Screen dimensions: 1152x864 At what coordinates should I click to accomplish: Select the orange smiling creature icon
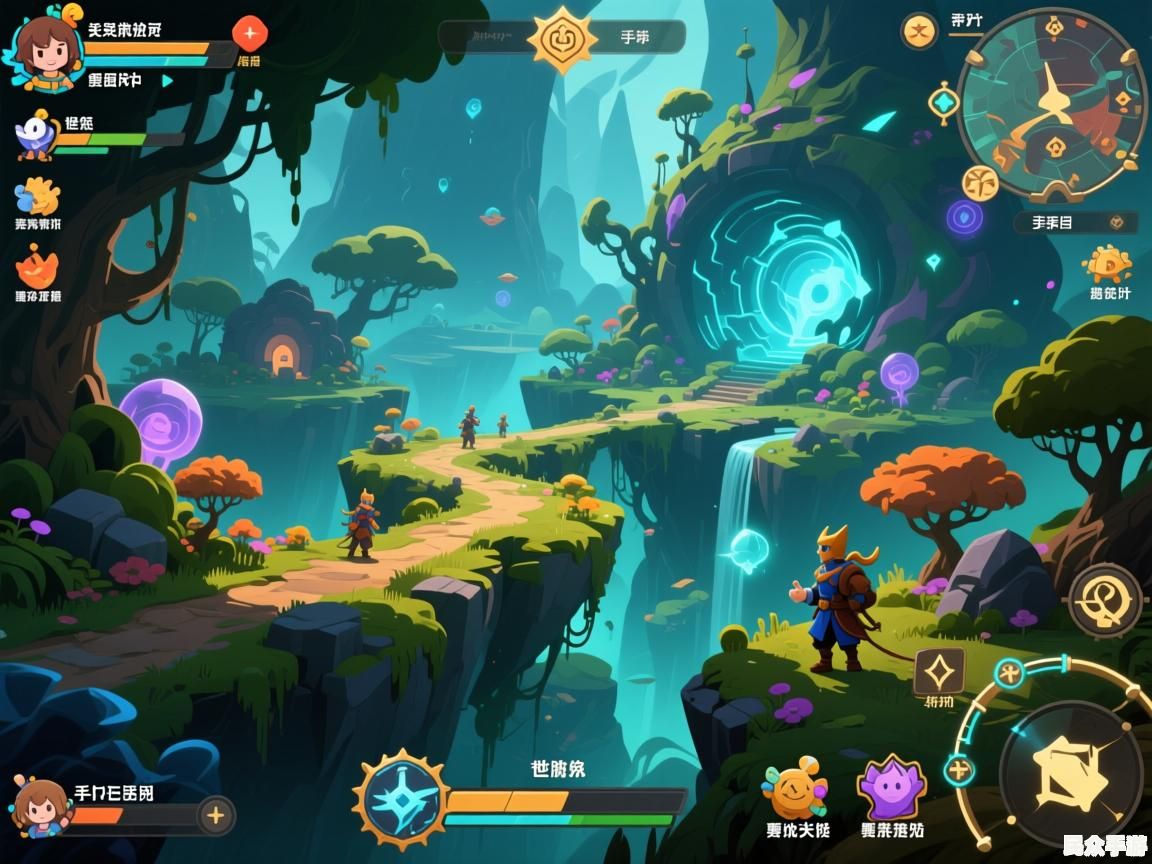pyautogui.click(x=796, y=789)
